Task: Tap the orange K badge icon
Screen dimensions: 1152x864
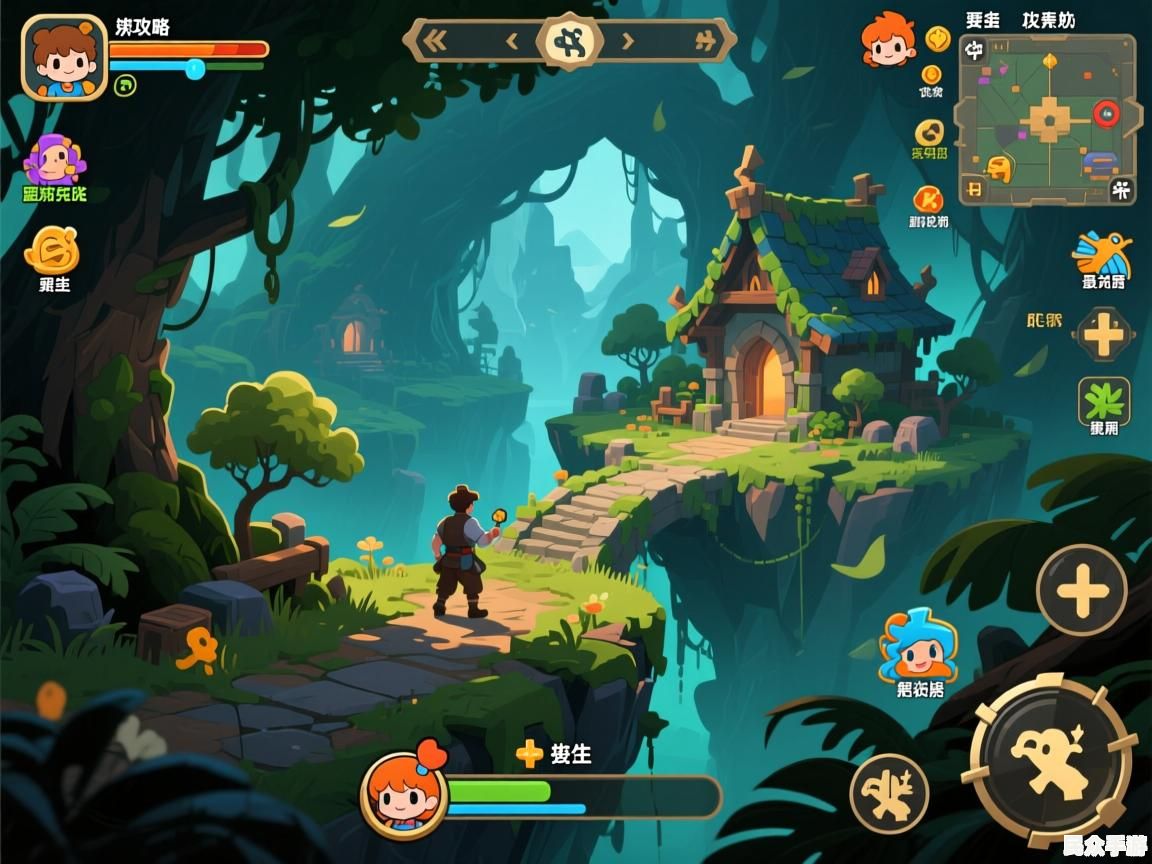Action: [x=929, y=199]
